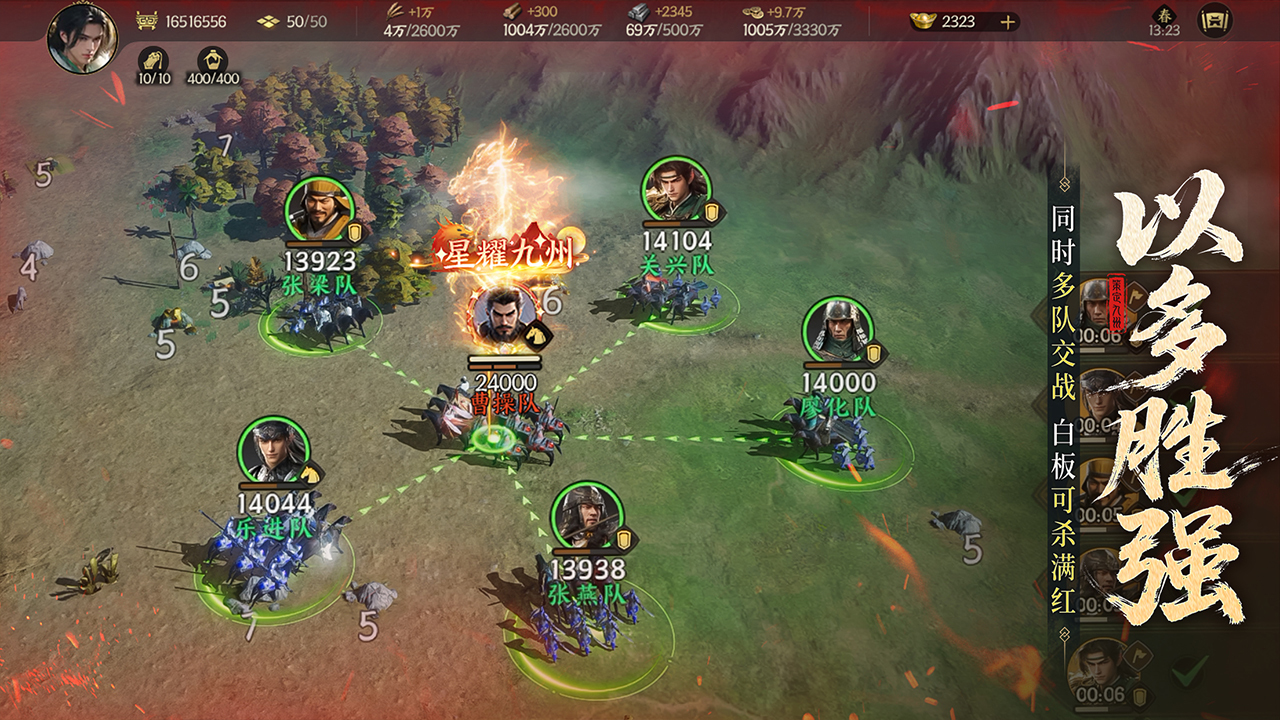Open the 10/10 order token icon

point(152,61)
